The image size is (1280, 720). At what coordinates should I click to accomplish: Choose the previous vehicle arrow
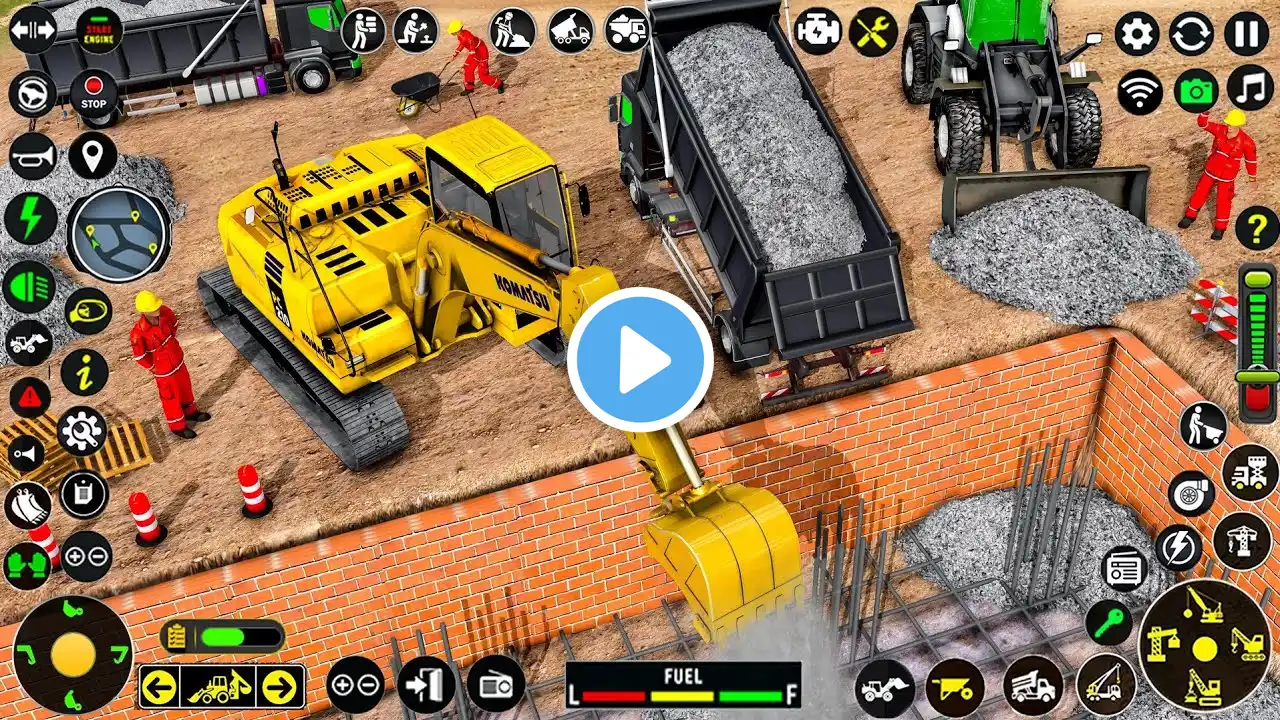point(160,687)
